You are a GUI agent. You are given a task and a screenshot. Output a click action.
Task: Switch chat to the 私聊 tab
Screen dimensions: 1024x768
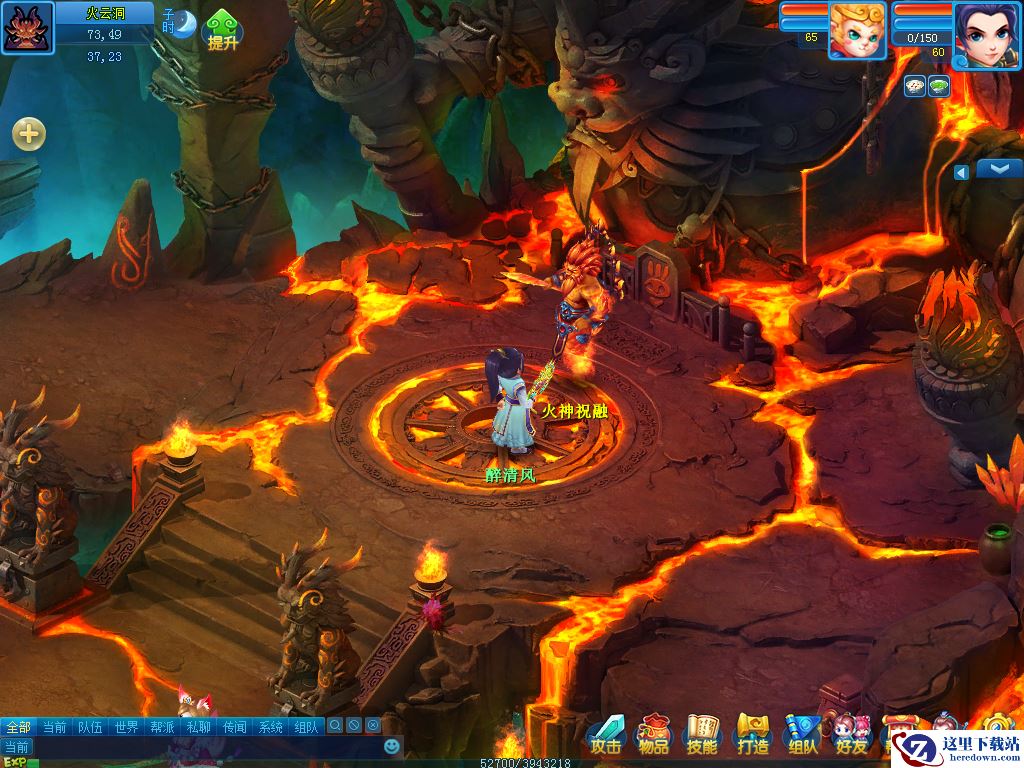coord(198,727)
